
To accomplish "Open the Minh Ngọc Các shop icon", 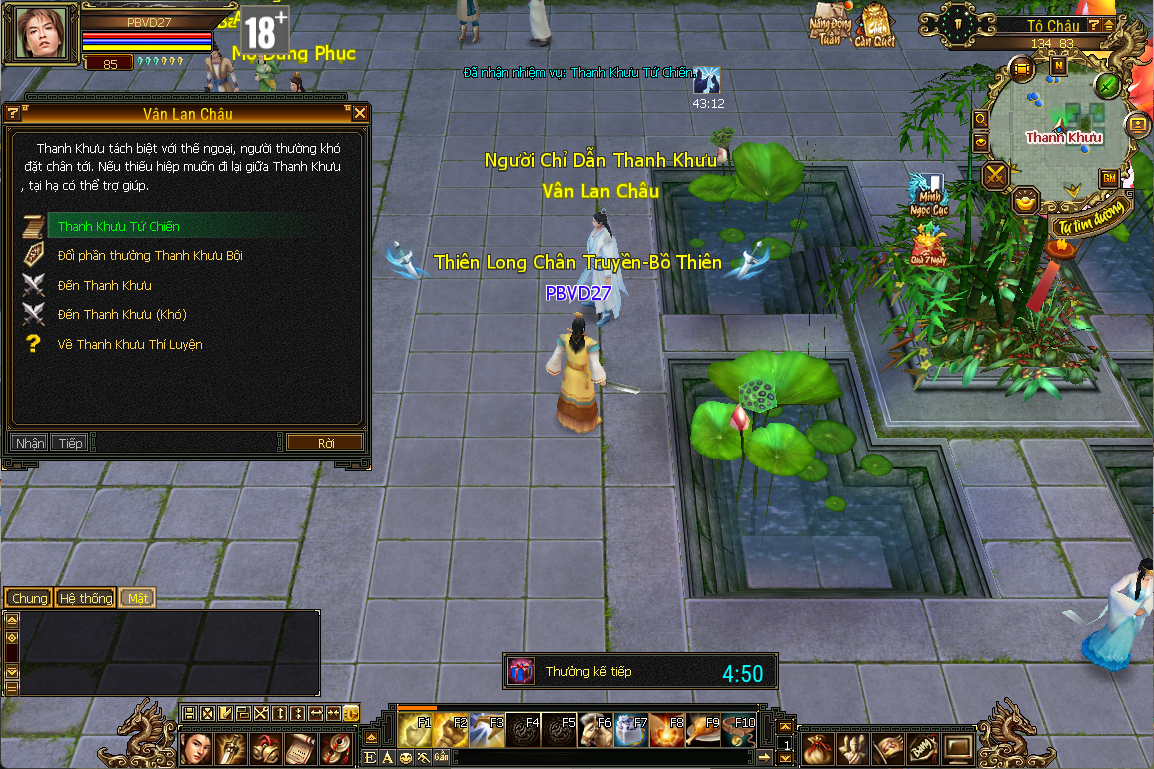I will pyautogui.click(x=927, y=194).
